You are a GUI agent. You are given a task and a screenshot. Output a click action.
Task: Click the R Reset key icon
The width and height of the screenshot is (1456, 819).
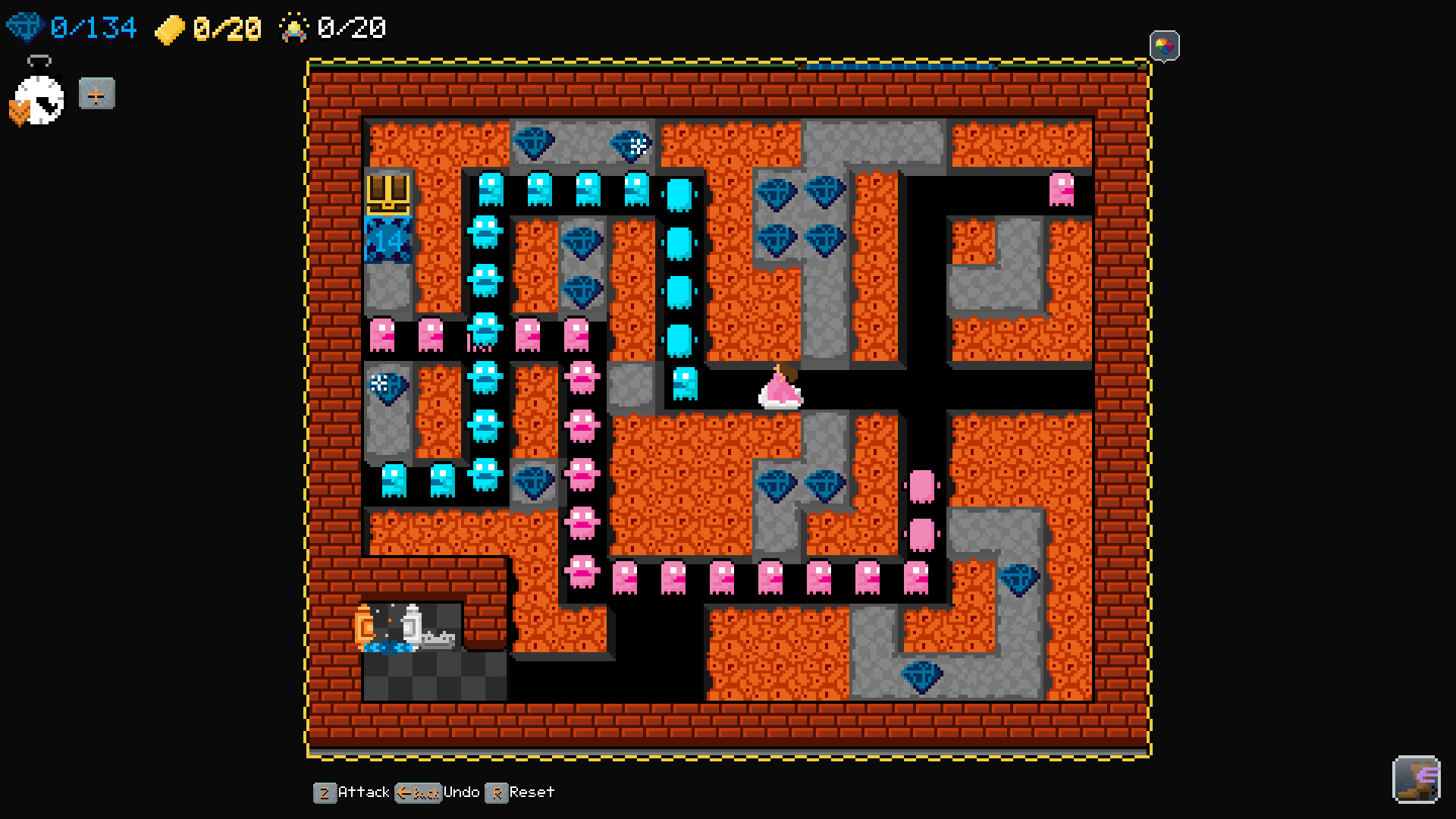[498, 792]
